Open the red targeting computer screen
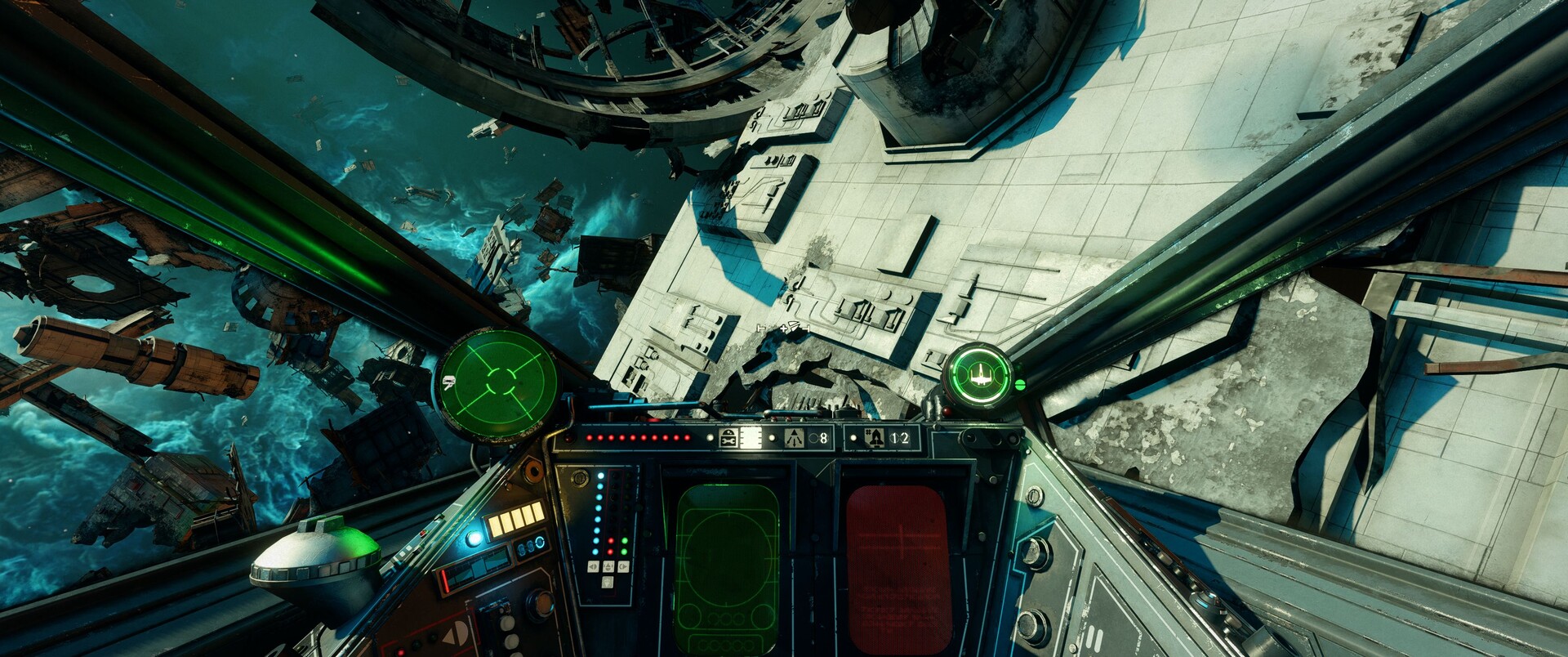 click(x=898, y=568)
